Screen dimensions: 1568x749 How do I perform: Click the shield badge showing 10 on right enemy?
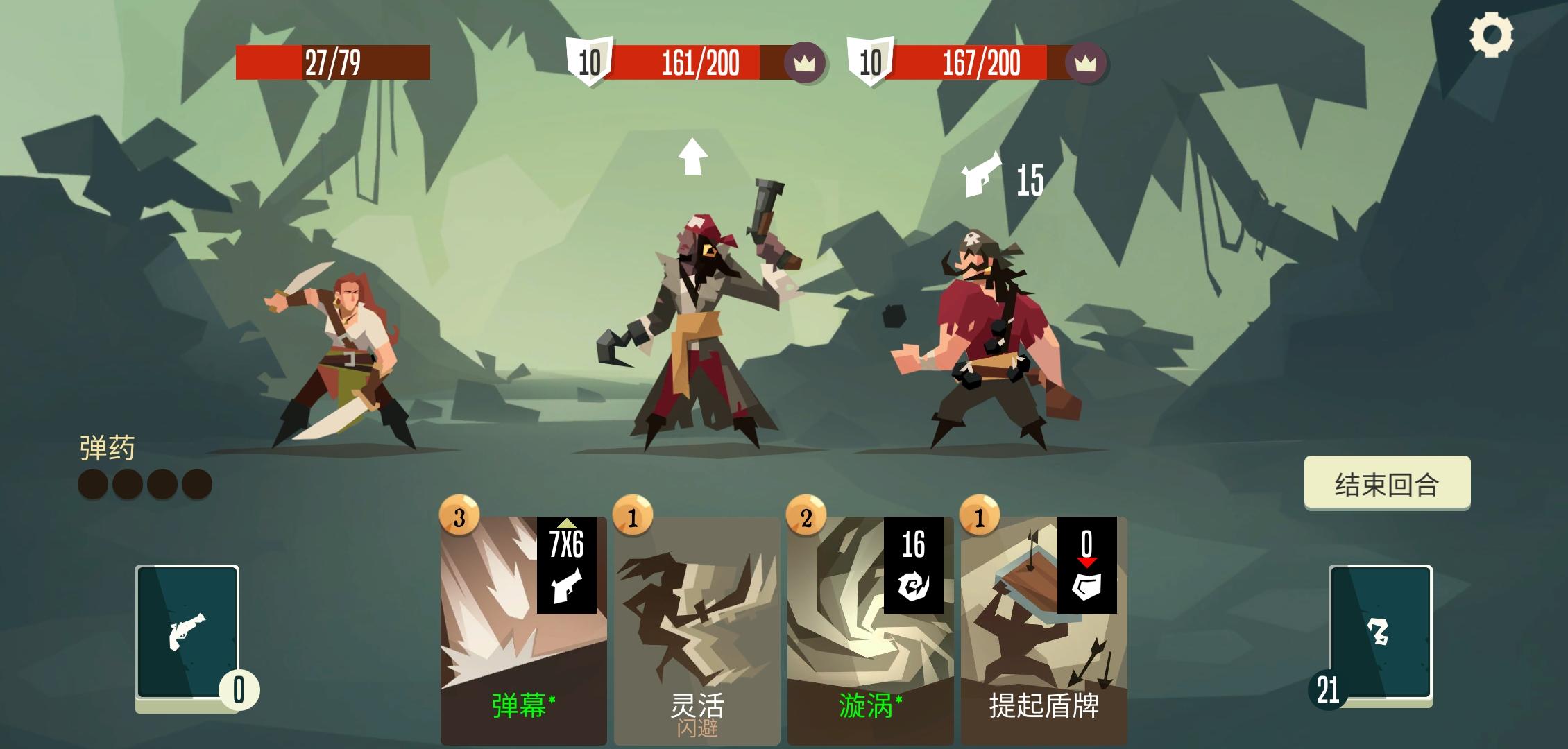click(871, 62)
